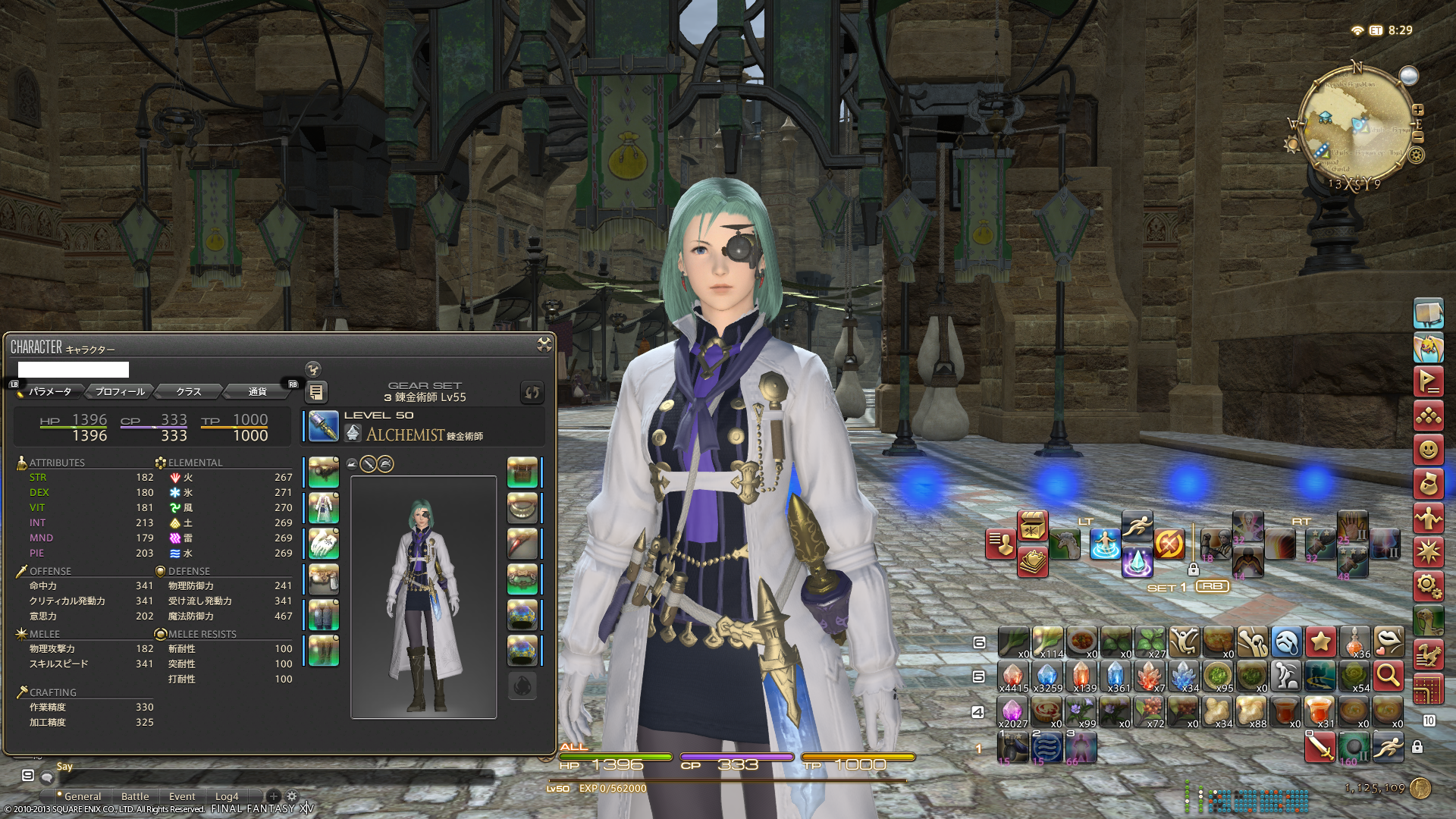1456x819 pixels.
Task: Click the treasure chest hotbar icon
Action: [x=1032, y=526]
